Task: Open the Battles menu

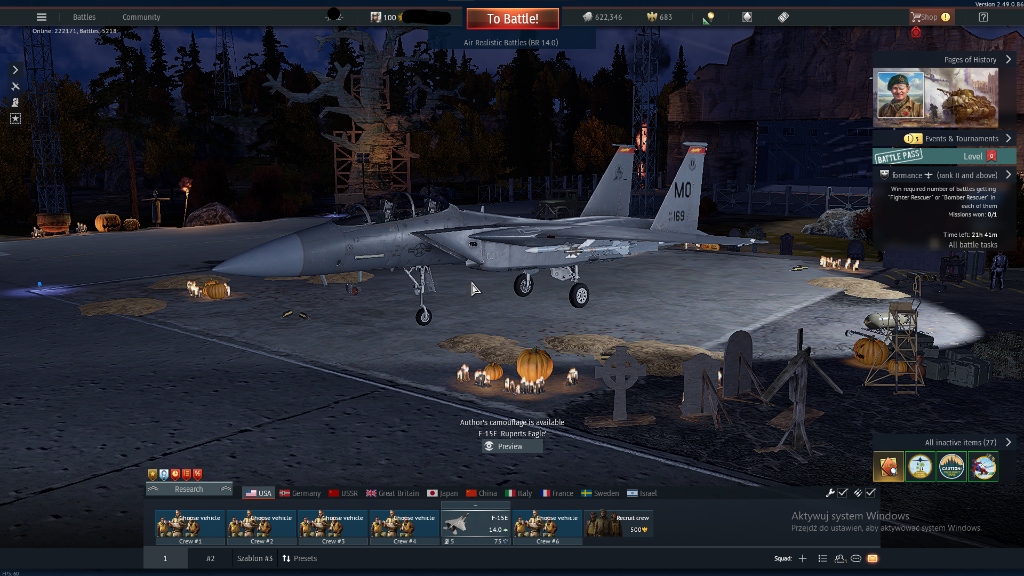Action: [84, 17]
